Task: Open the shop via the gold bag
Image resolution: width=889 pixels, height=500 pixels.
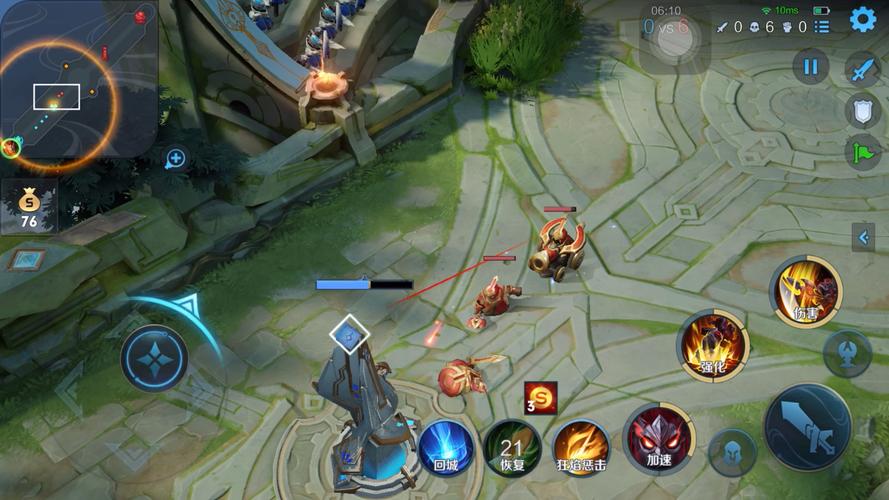Action: (x=29, y=206)
